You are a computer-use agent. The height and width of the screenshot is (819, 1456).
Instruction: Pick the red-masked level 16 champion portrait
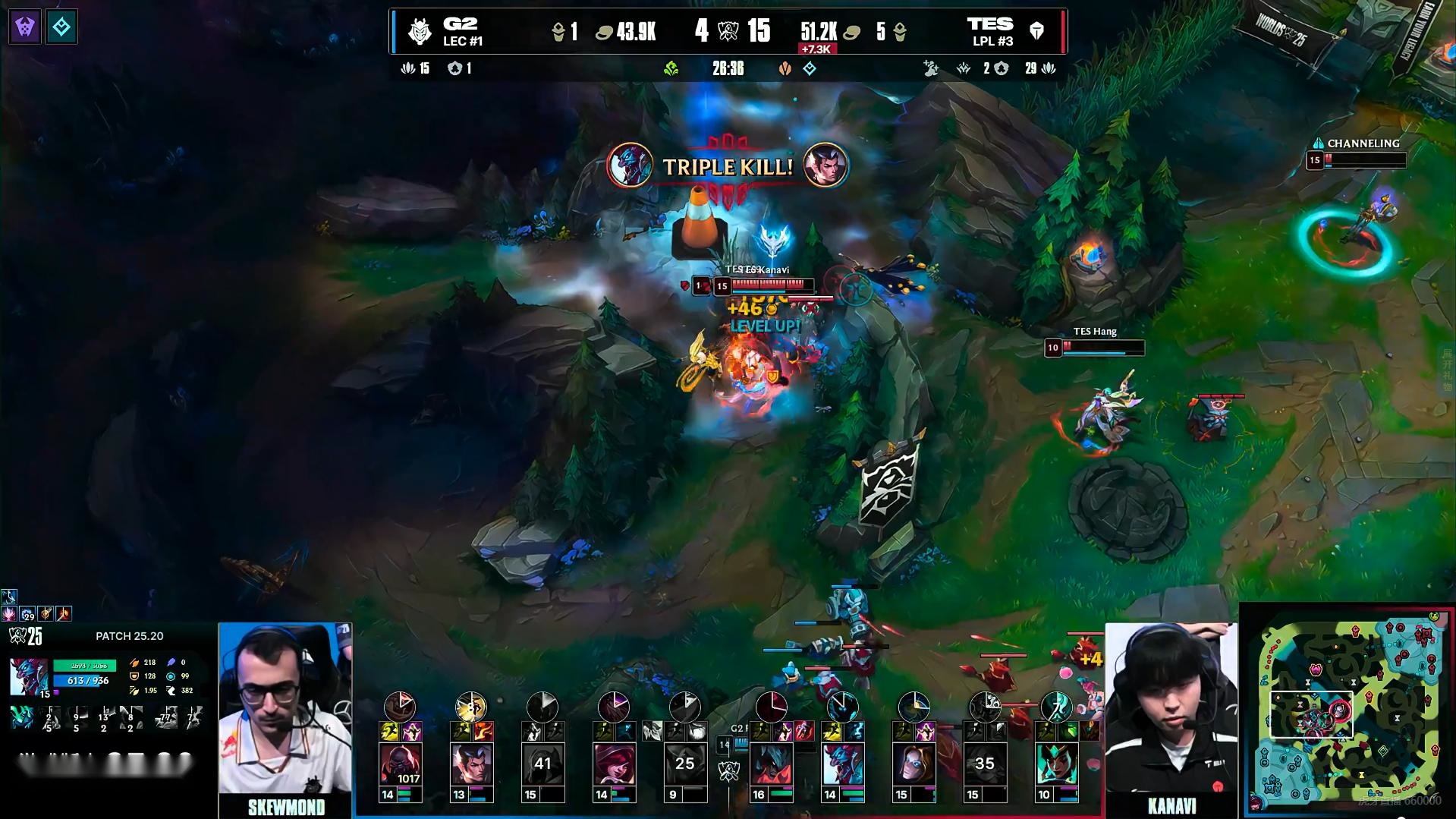[771, 764]
